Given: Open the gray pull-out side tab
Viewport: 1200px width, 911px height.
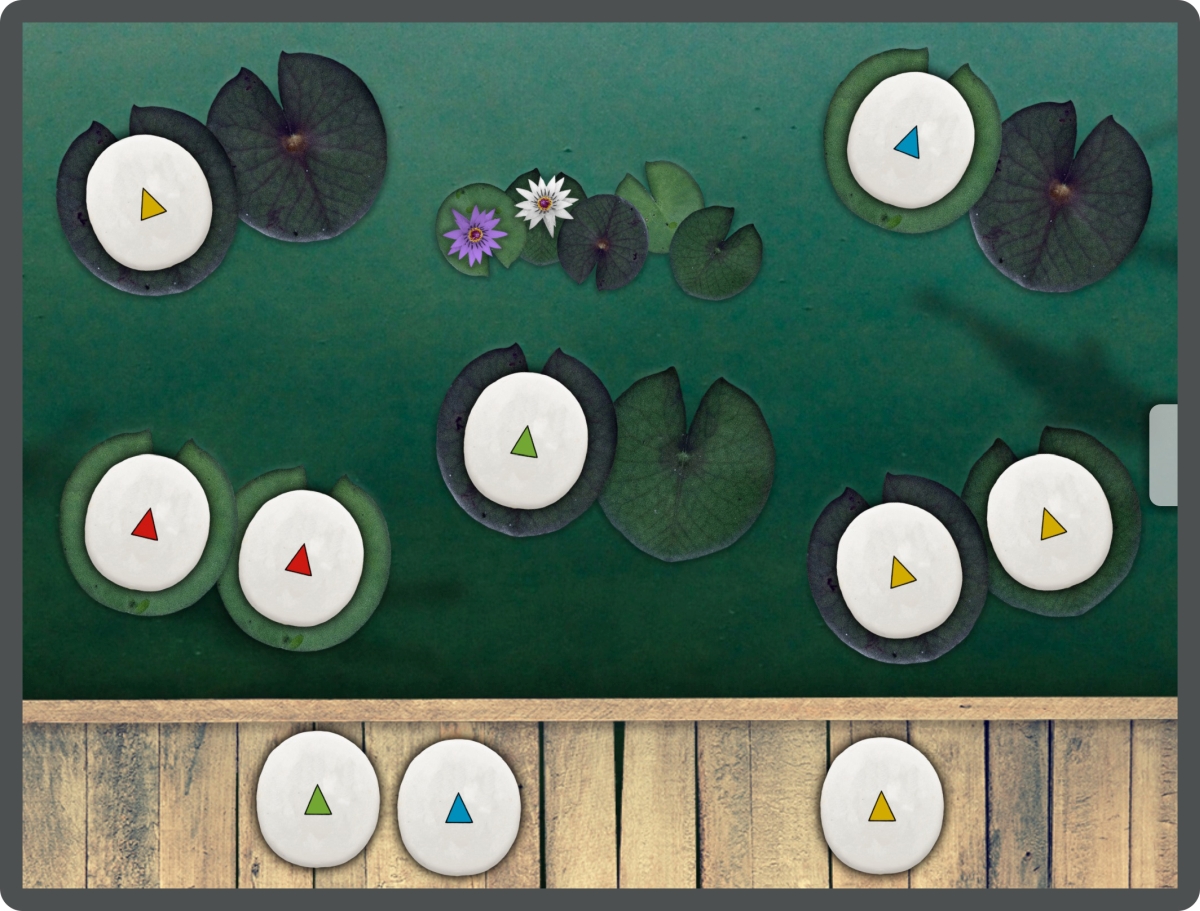Looking at the screenshot, I should pos(1163,455).
